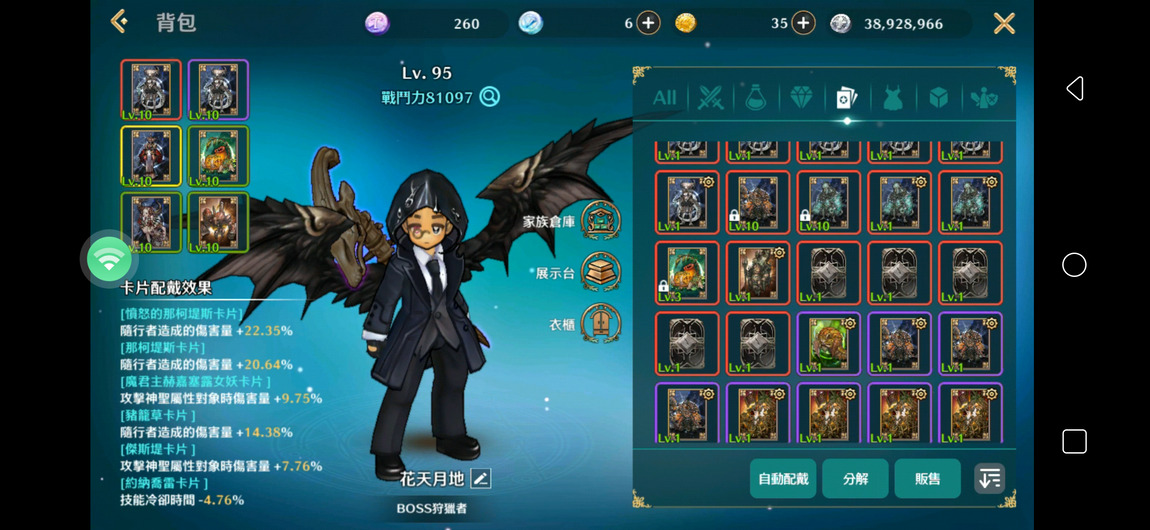Add more blue diamond currency
This screenshot has height=530, width=1150.
tap(648, 23)
